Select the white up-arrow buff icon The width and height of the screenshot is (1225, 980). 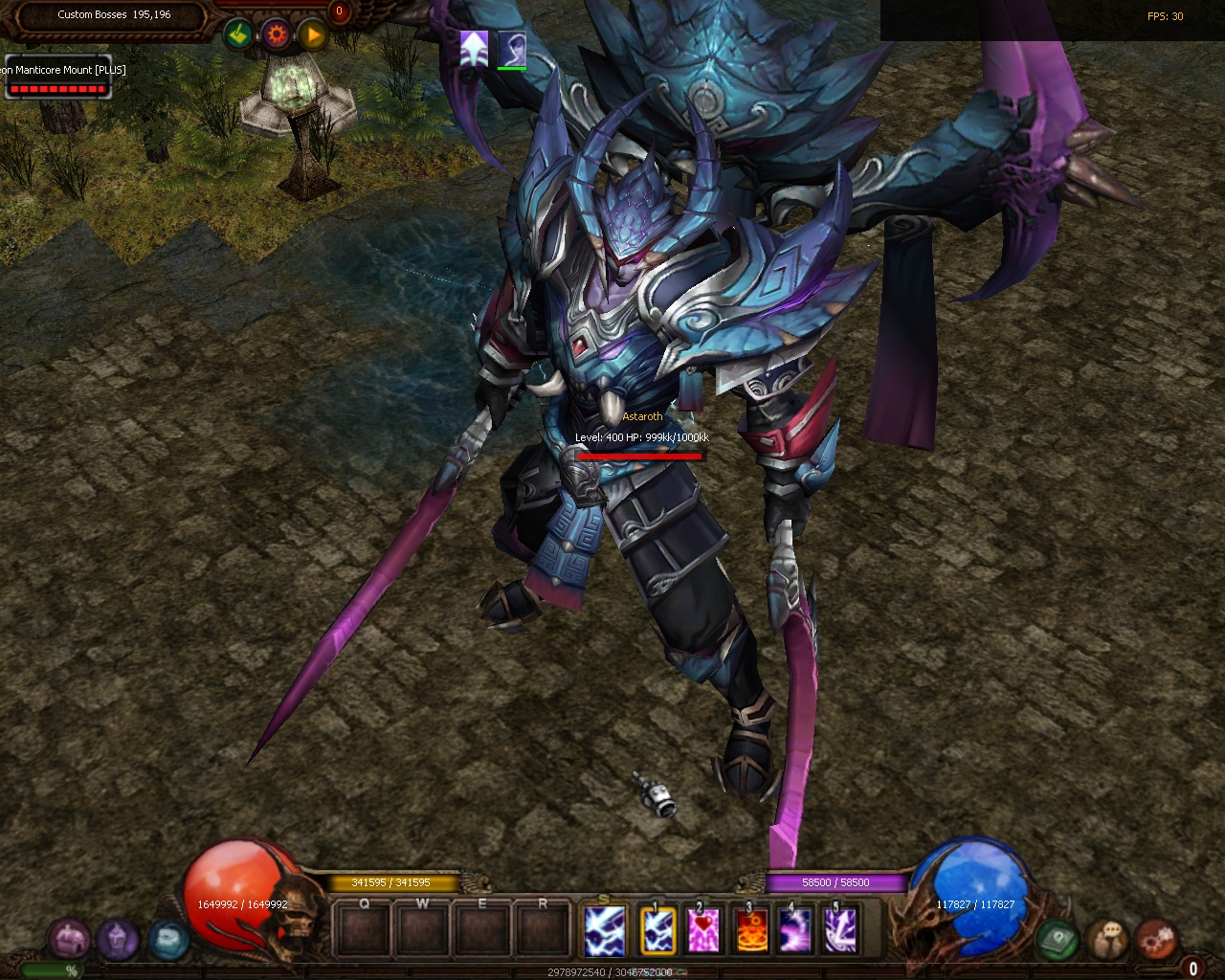(x=474, y=48)
